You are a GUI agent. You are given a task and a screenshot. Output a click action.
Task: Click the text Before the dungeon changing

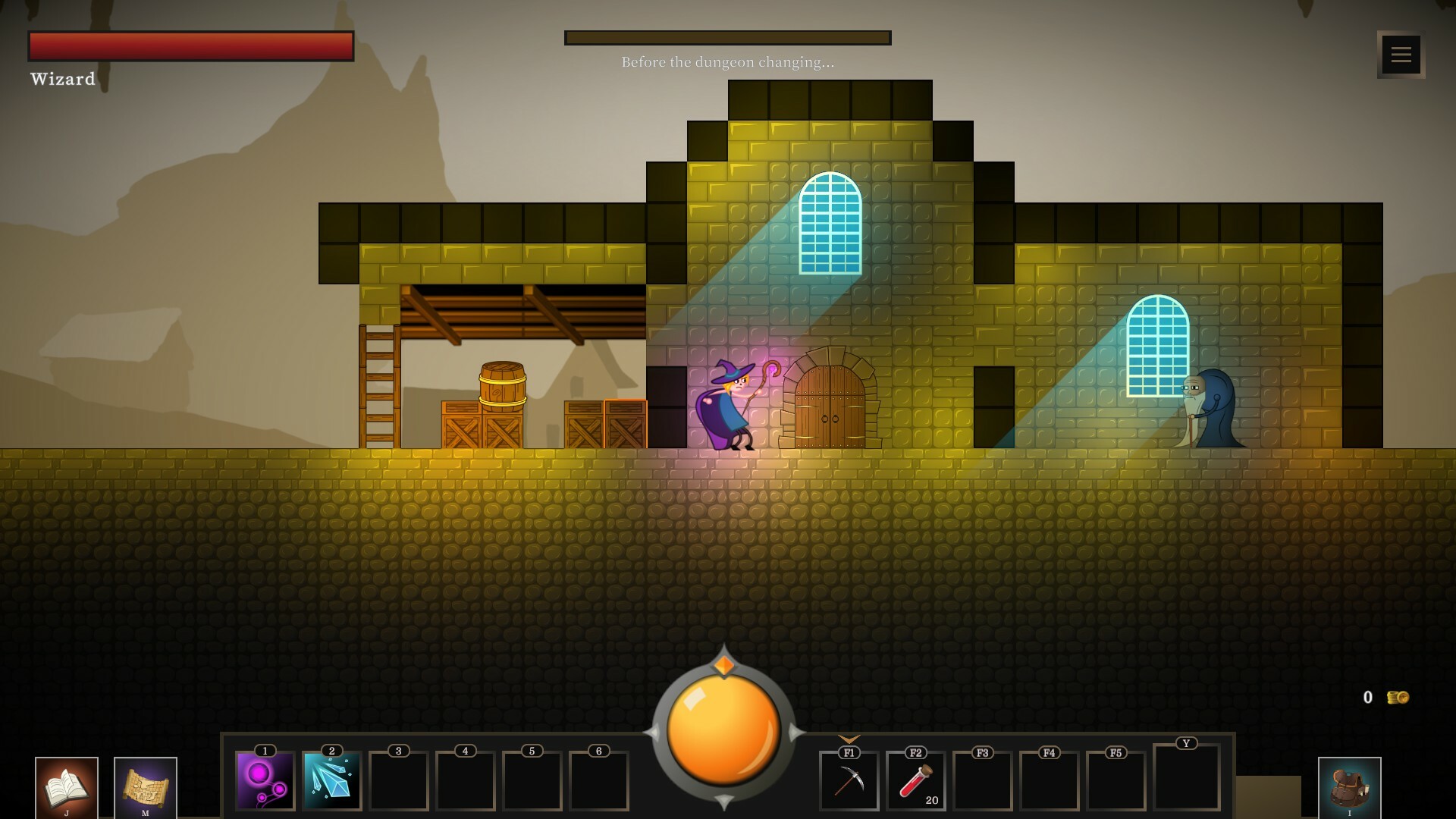(727, 63)
